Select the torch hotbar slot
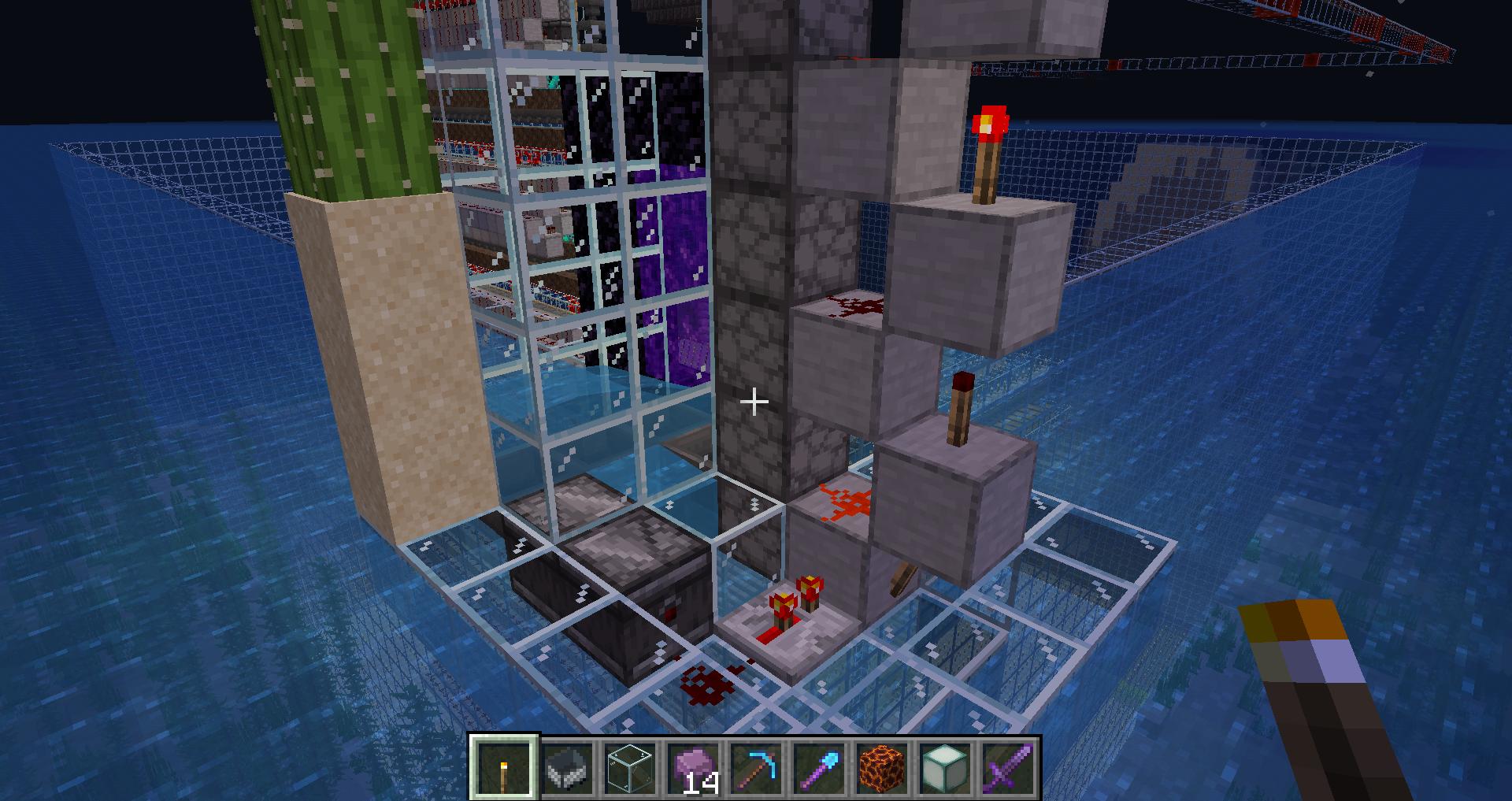The image size is (1512, 801). point(504,767)
